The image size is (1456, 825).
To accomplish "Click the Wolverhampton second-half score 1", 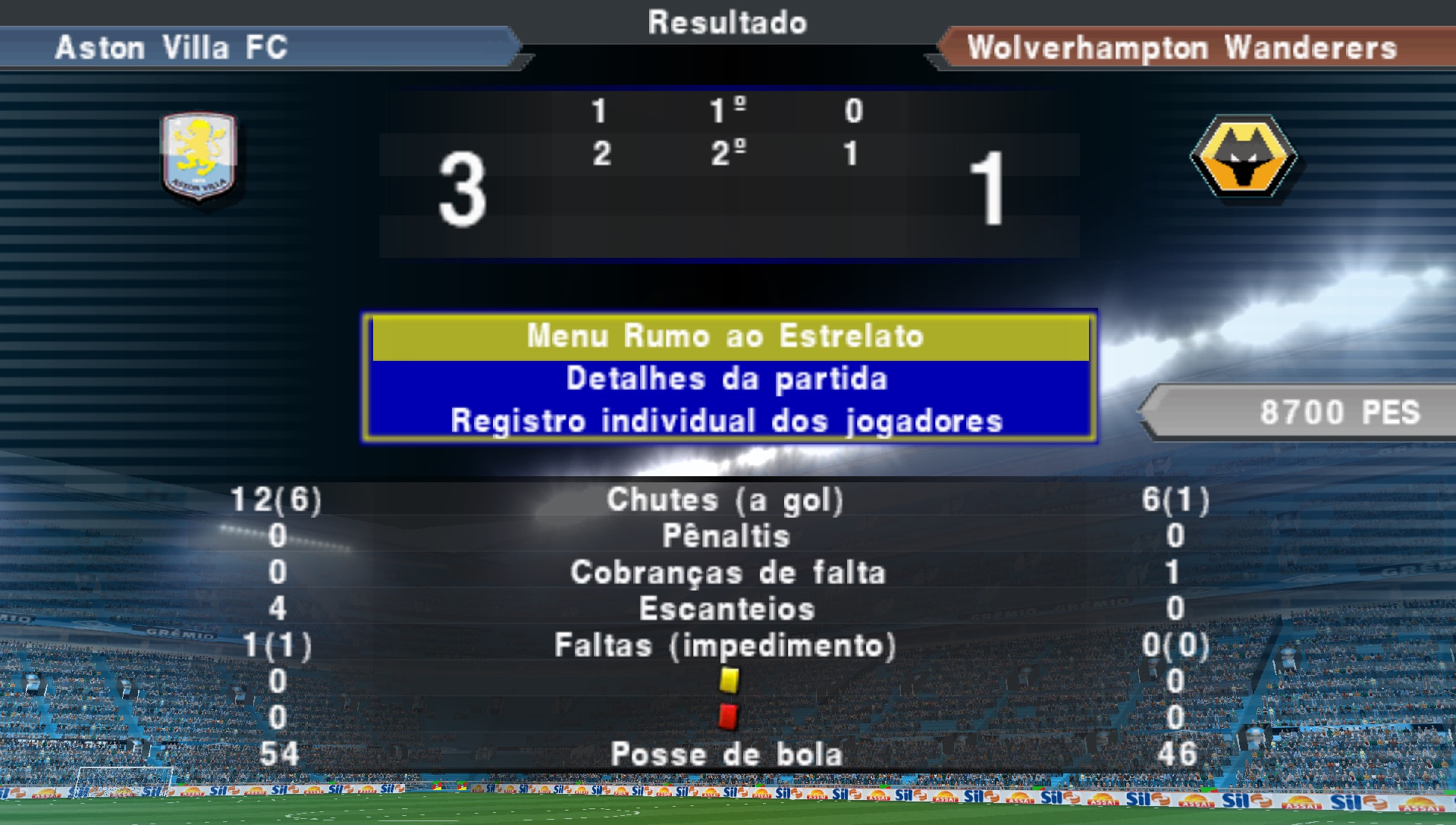I will (851, 154).
